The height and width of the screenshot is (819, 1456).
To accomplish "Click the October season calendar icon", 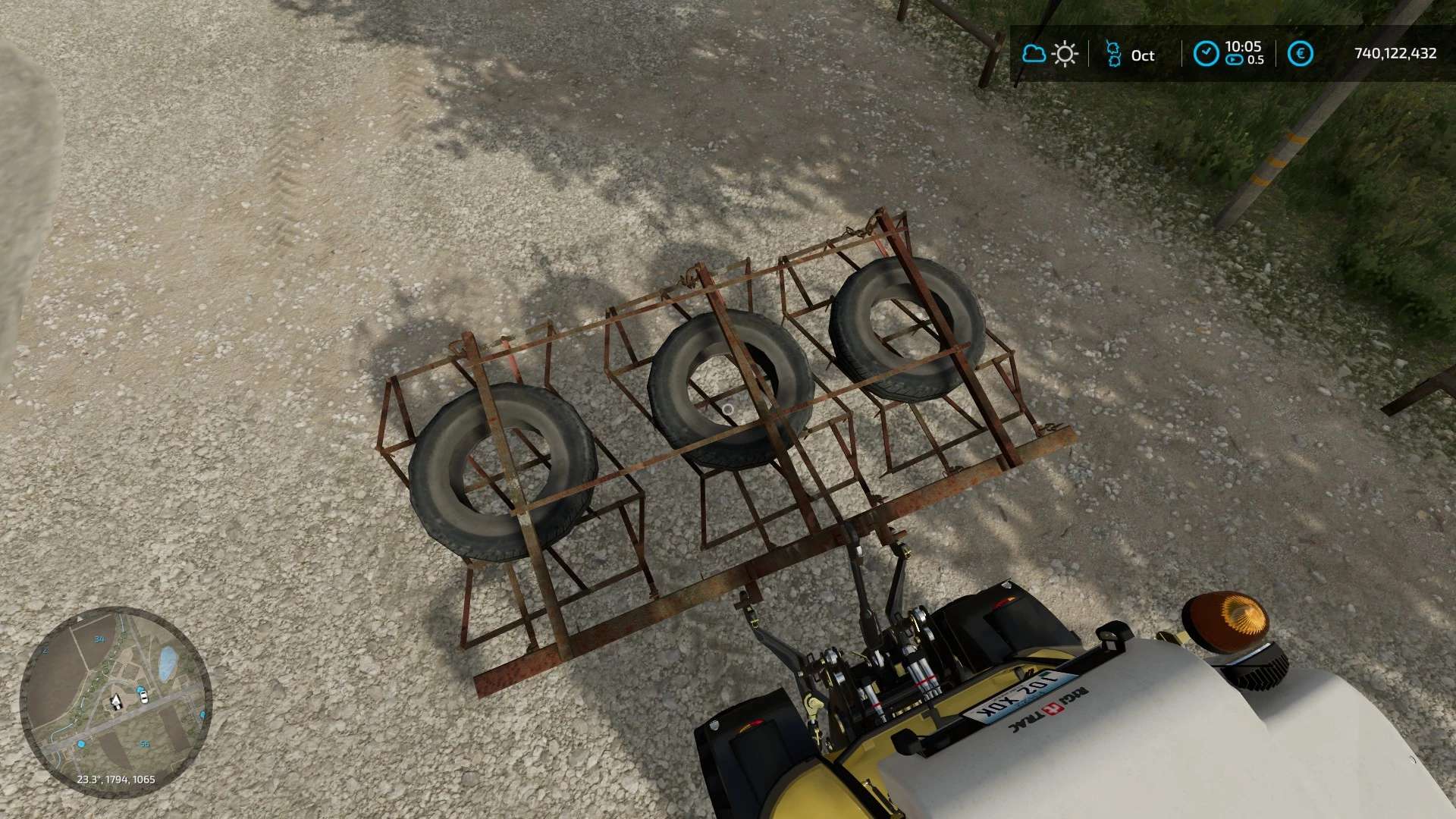I will point(1112,54).
